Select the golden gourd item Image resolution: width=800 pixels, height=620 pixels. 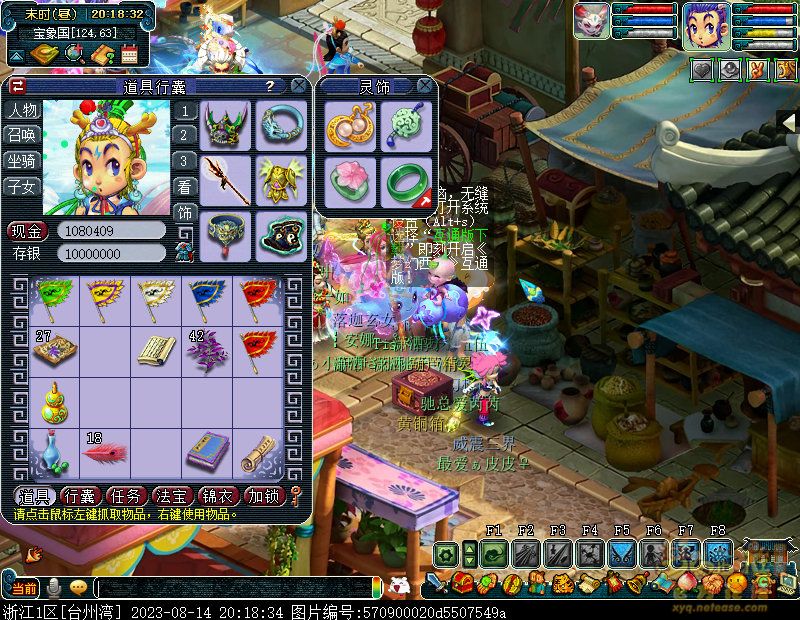click(54, 402)
